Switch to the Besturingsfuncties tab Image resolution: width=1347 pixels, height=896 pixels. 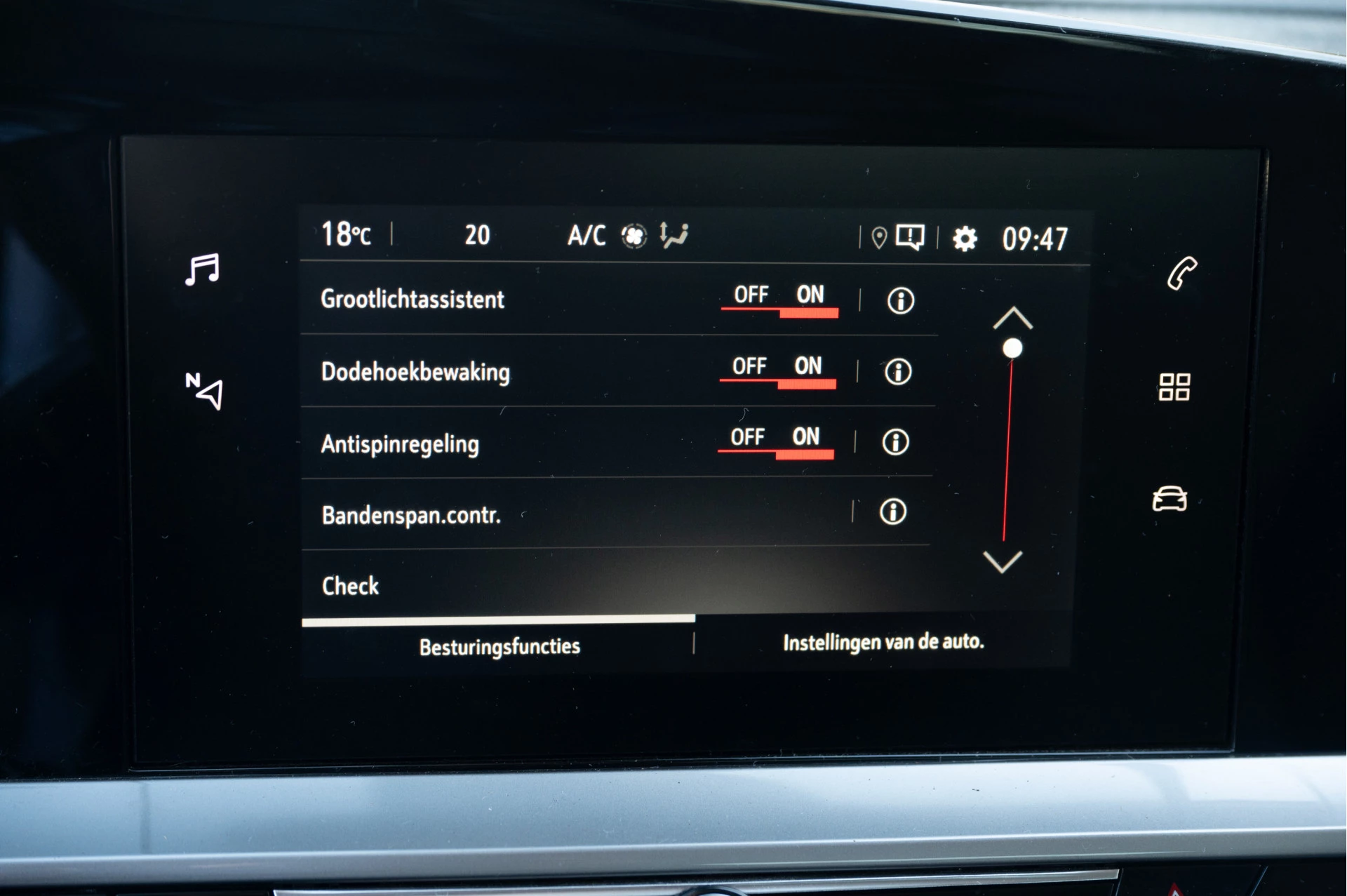(x=498, y=646)
